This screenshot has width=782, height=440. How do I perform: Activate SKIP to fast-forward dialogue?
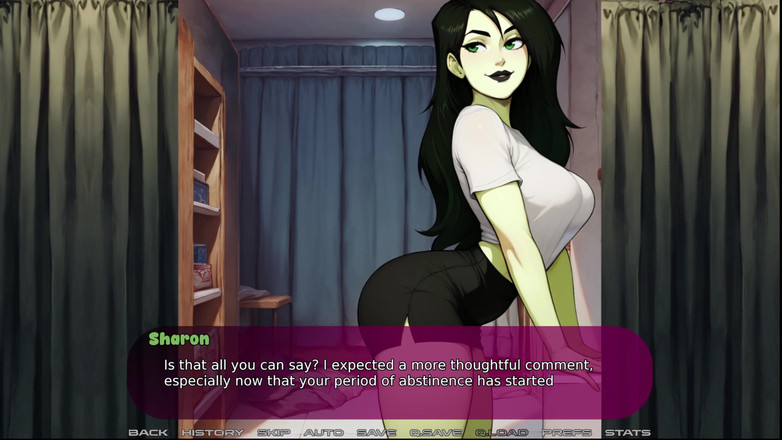[x=274, y=432]
